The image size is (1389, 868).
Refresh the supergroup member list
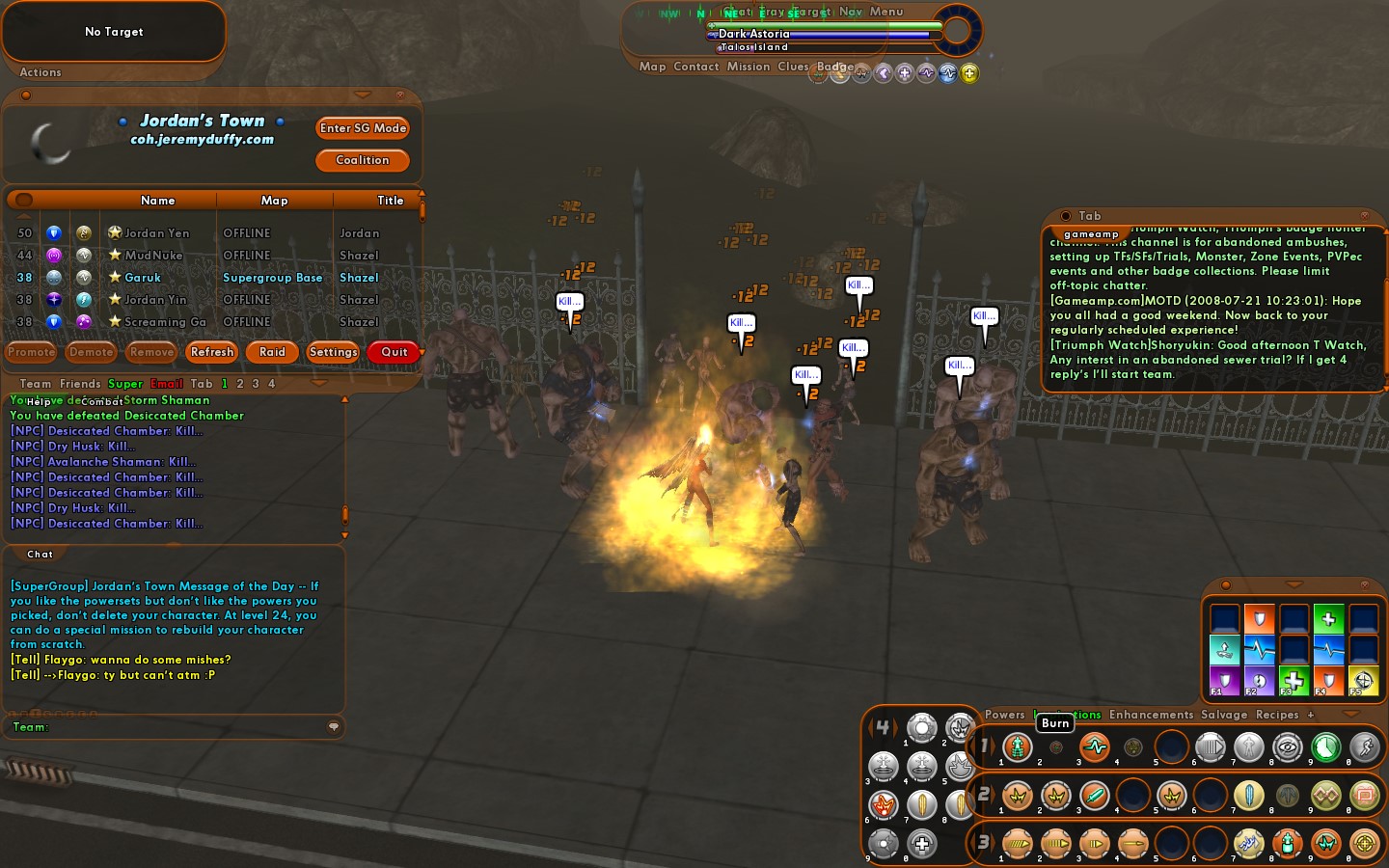[x=212, y=352]
